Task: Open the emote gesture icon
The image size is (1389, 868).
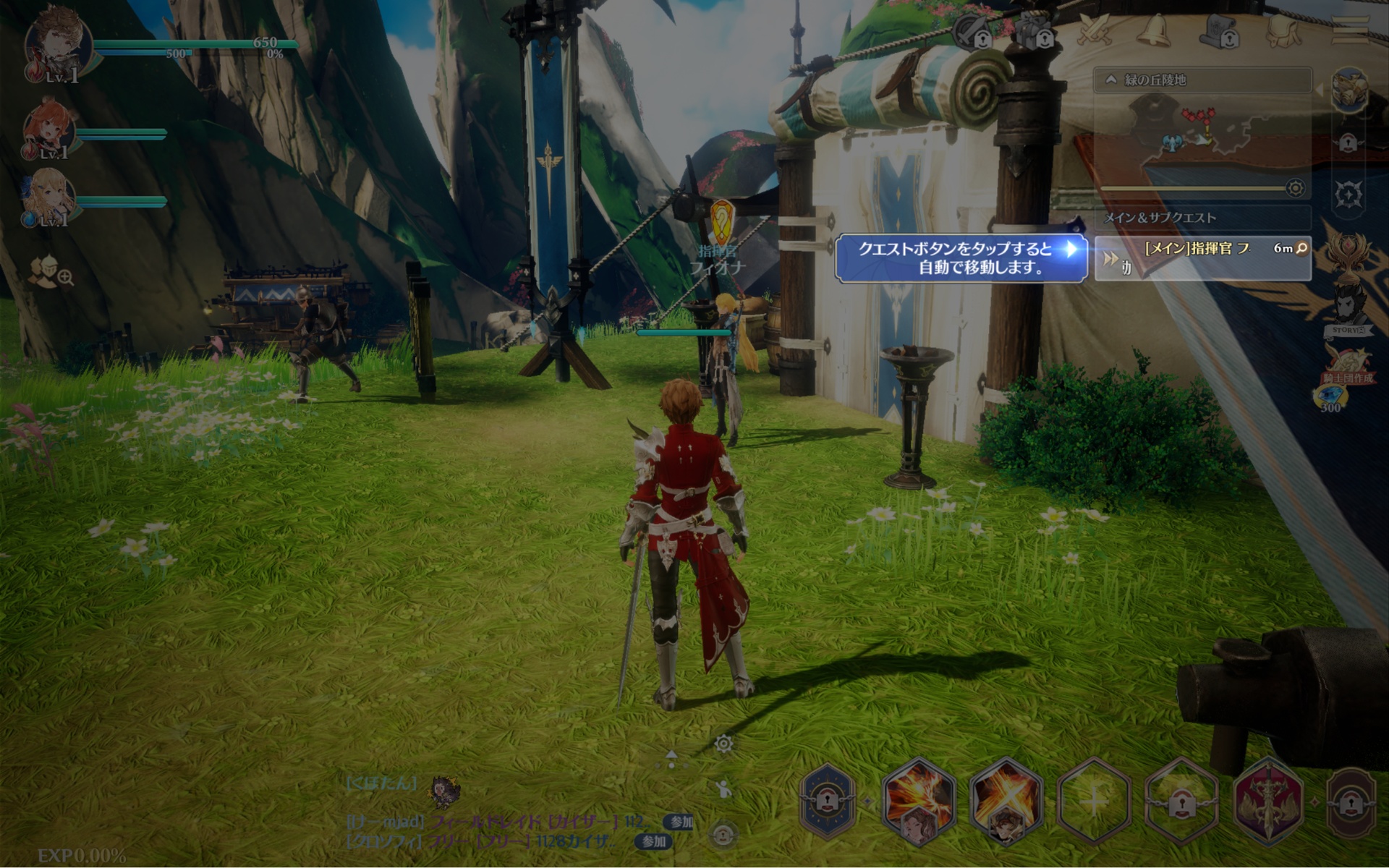Action: click(722, 789)
